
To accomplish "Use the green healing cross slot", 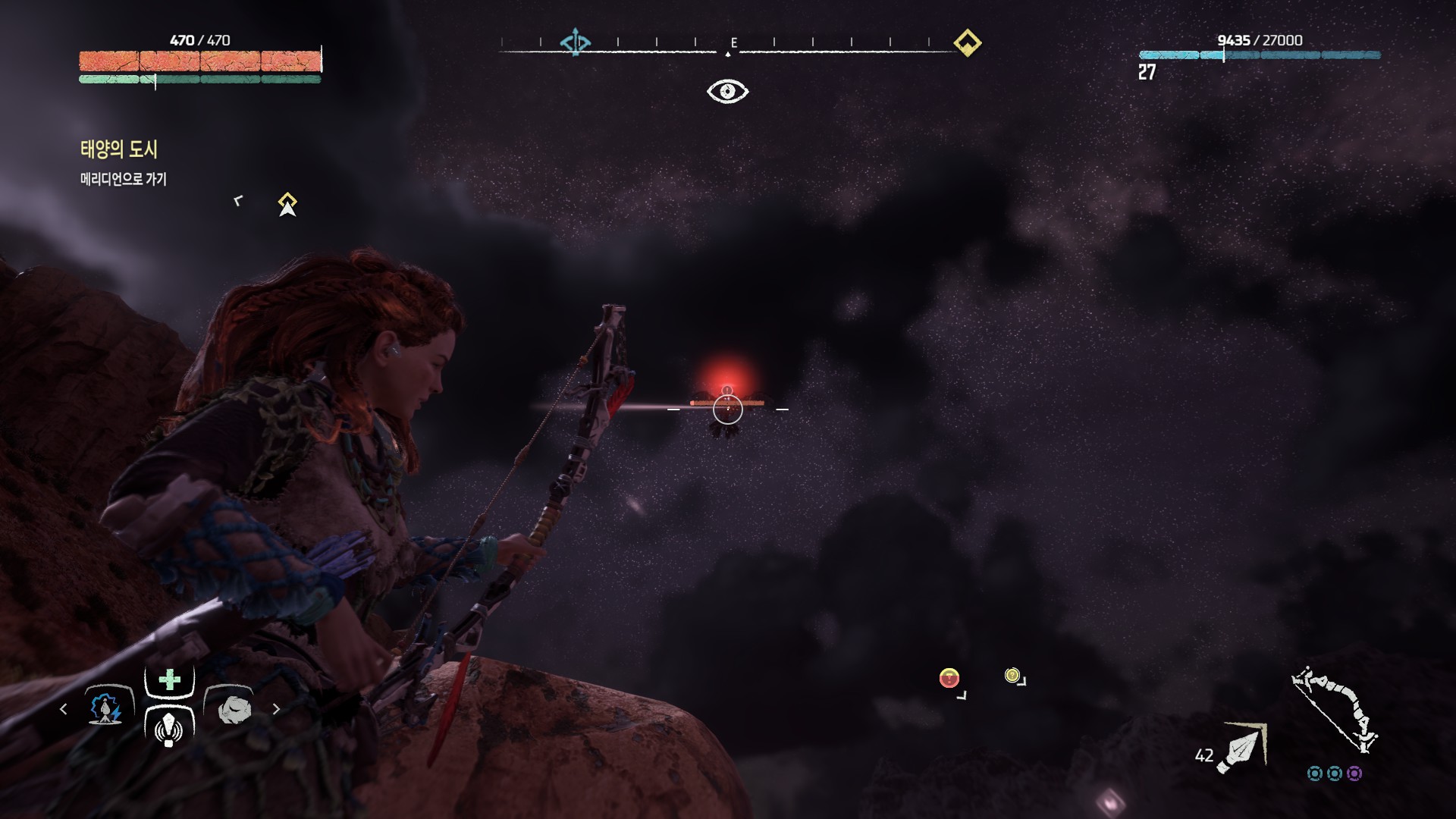I will click(169, 679).
